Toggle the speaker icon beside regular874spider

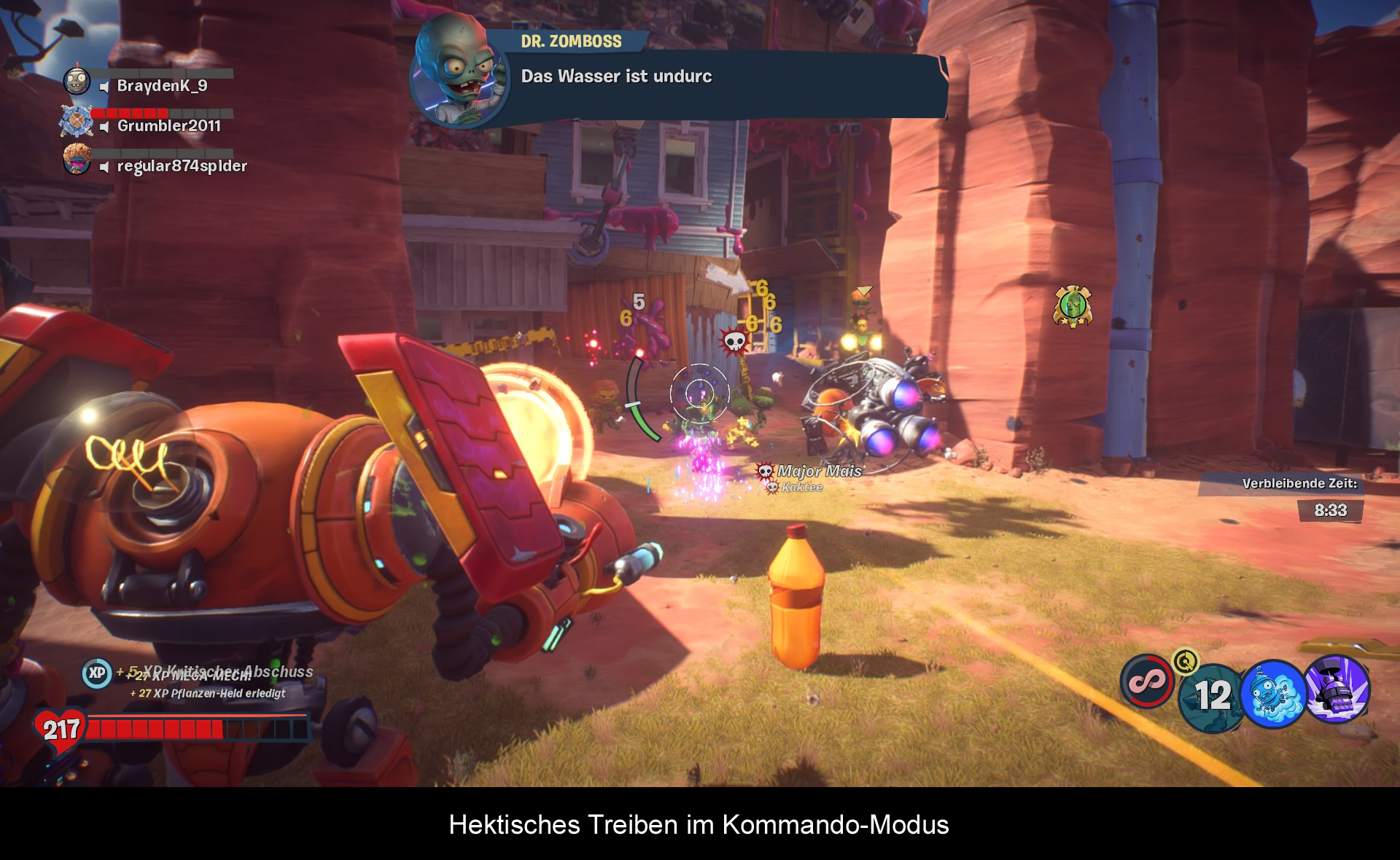(104, 167)
